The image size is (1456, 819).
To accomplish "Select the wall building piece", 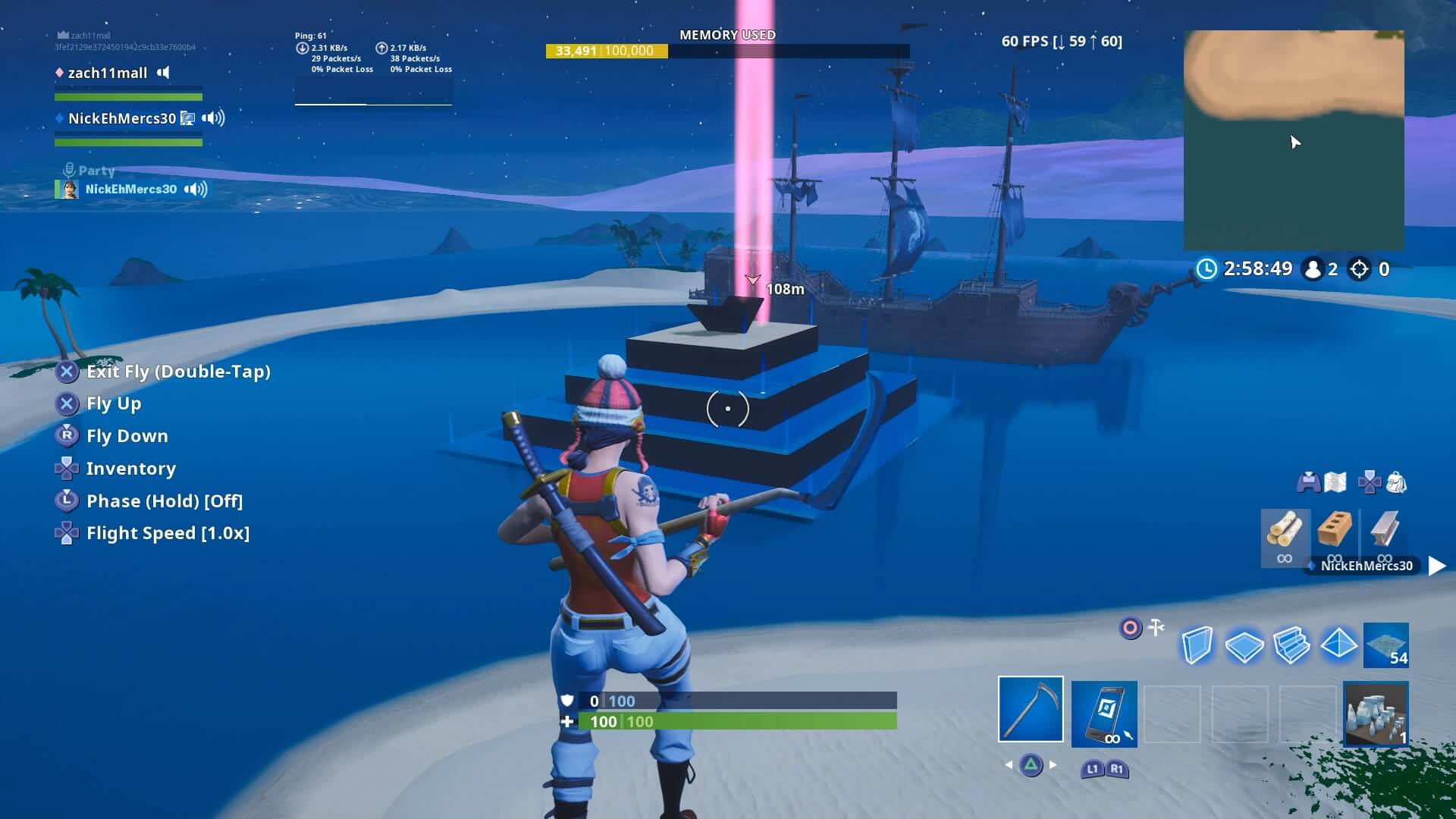I will tap(1197, 645).
